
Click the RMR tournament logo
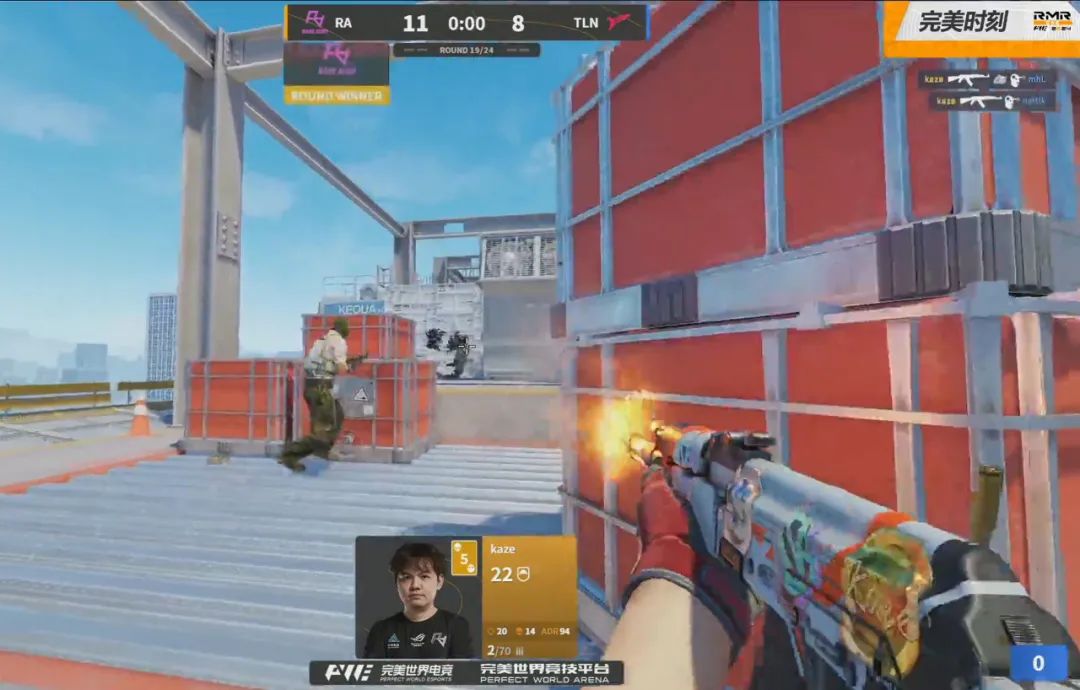click(1051, 22)
